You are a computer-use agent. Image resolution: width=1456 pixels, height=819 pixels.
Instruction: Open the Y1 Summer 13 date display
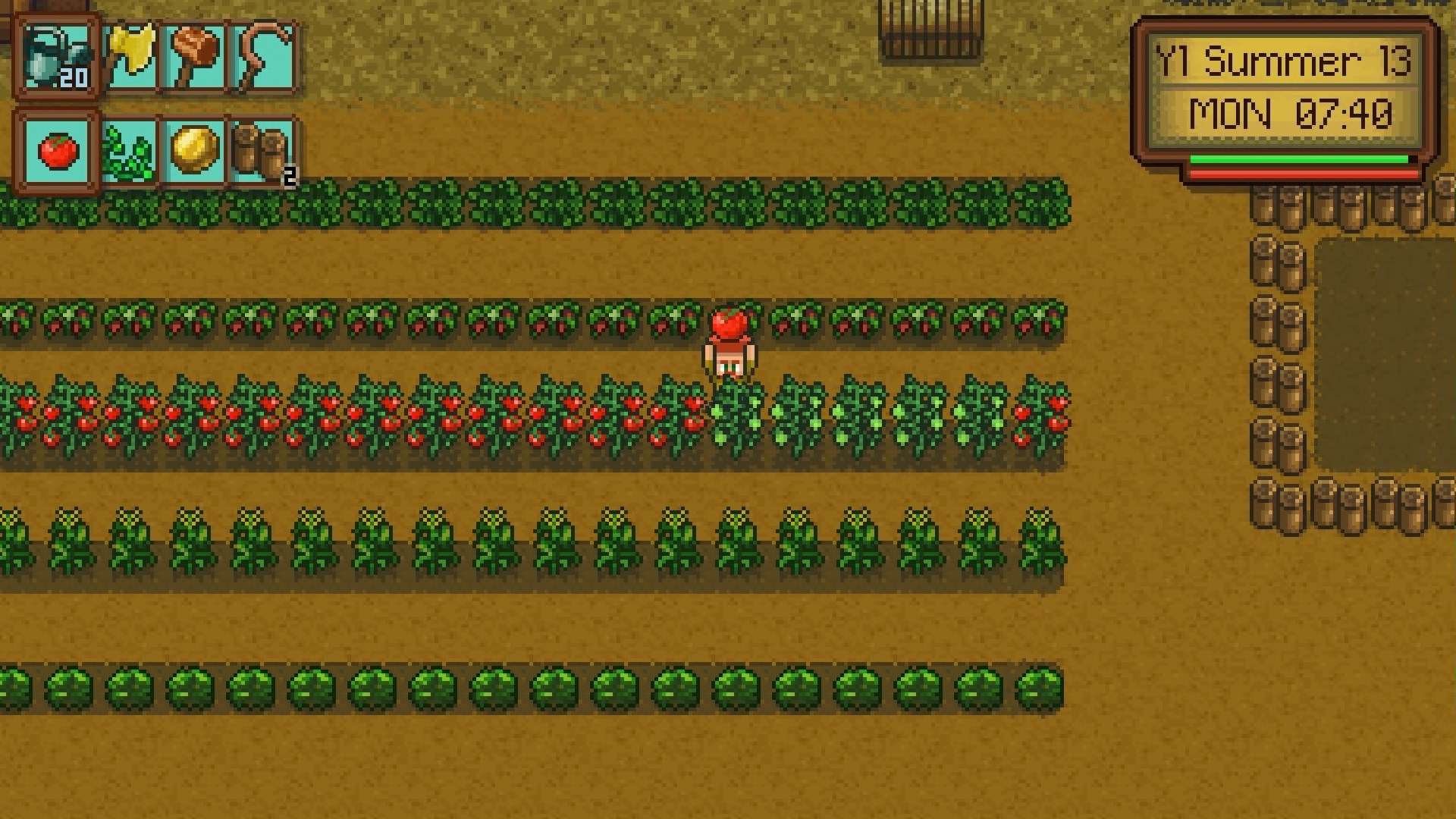point(1282,61)
